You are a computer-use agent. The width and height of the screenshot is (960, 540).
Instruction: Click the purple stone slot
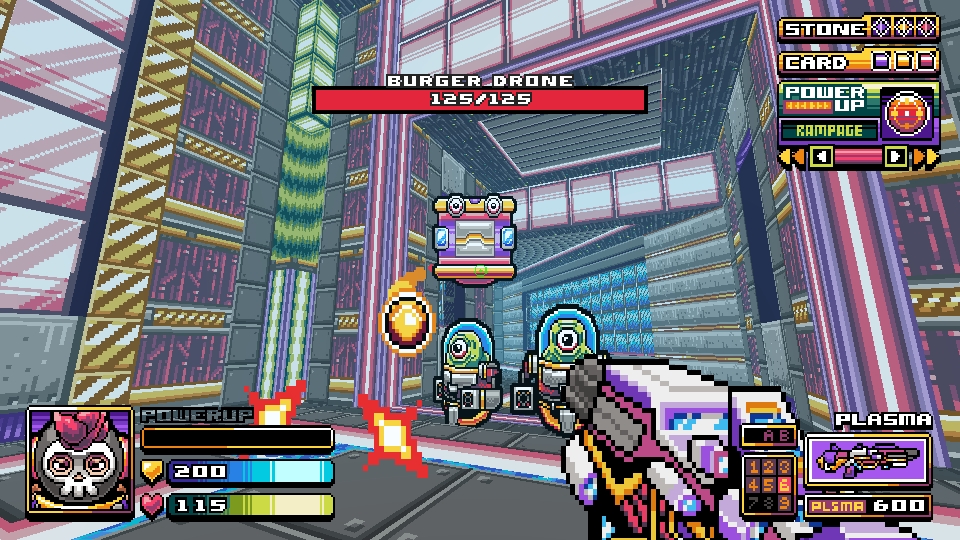(882, 28)
